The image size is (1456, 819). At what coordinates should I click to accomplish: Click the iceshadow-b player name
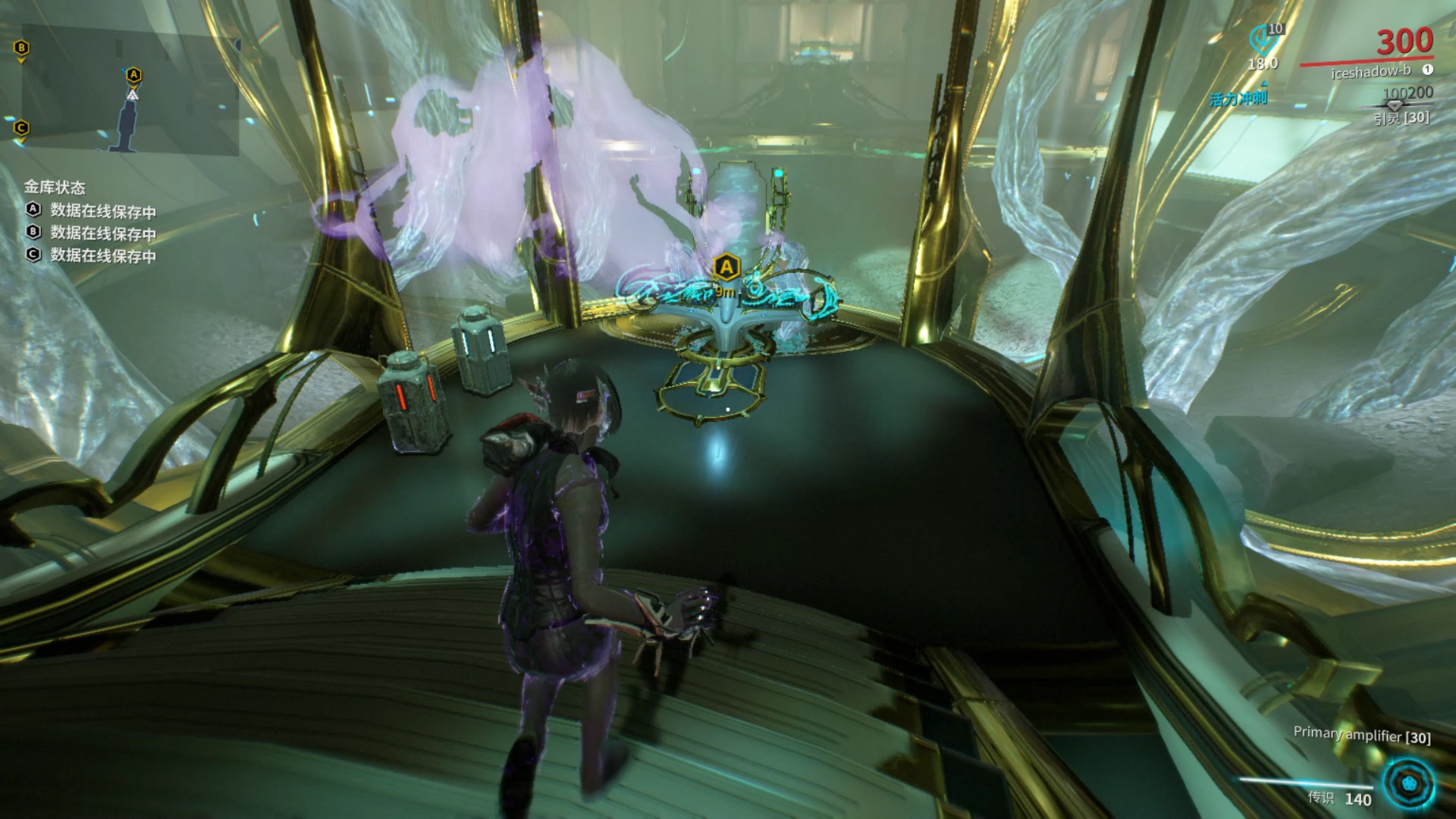1370,71
